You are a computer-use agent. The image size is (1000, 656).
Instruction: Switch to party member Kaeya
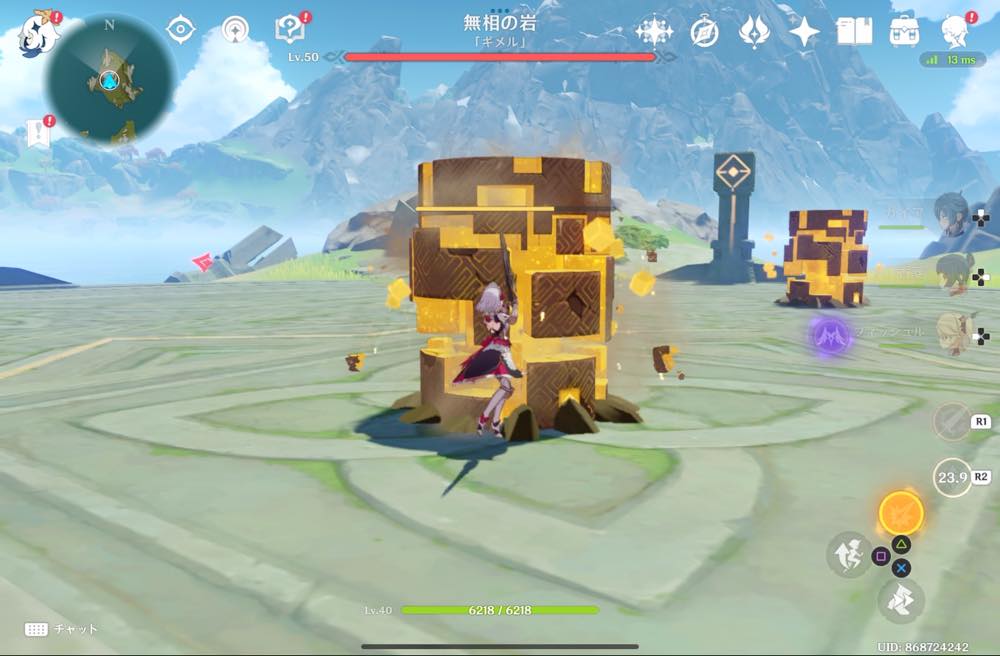click(948, 213)
